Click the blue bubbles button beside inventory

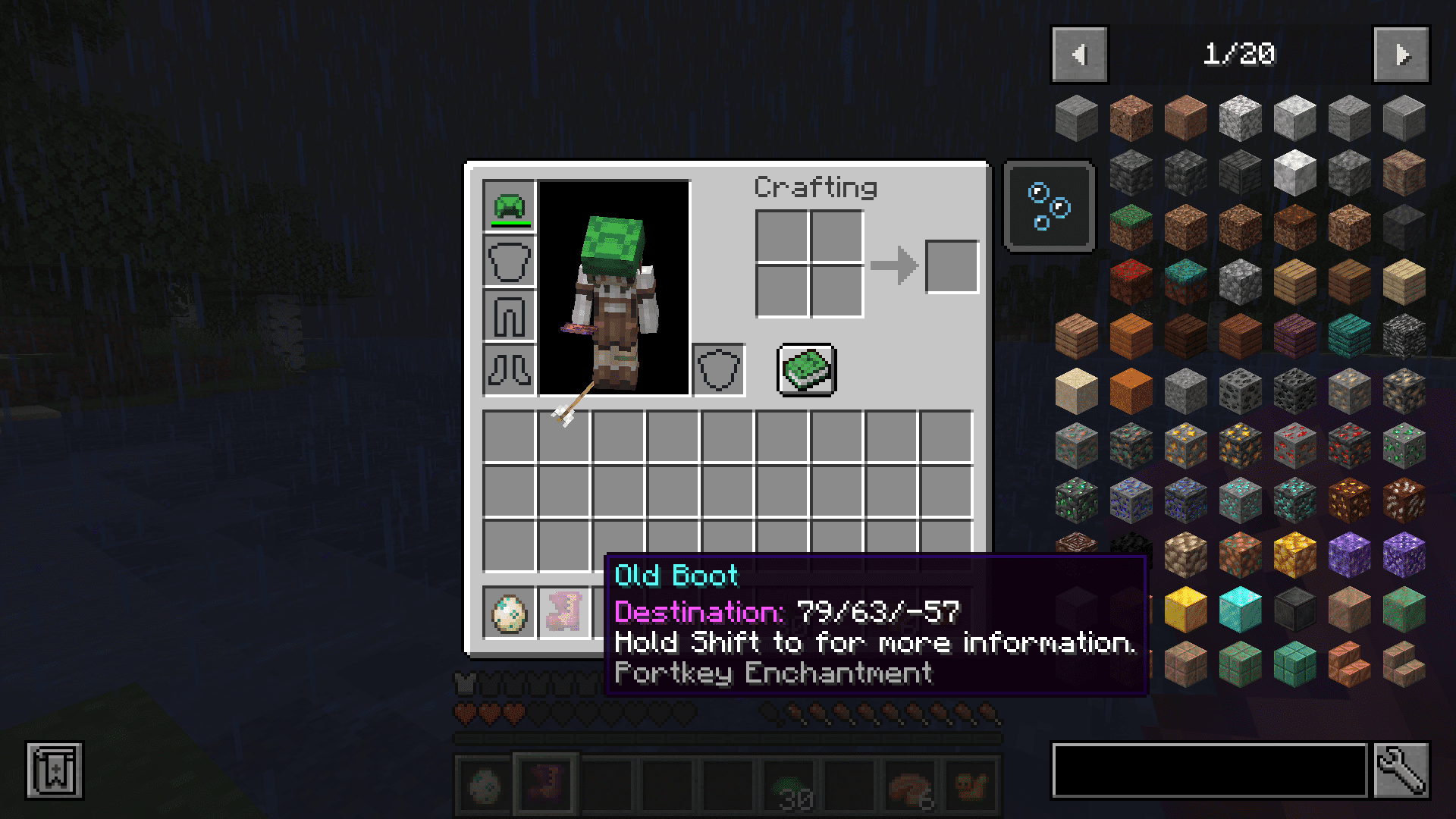coord(1049,206)
